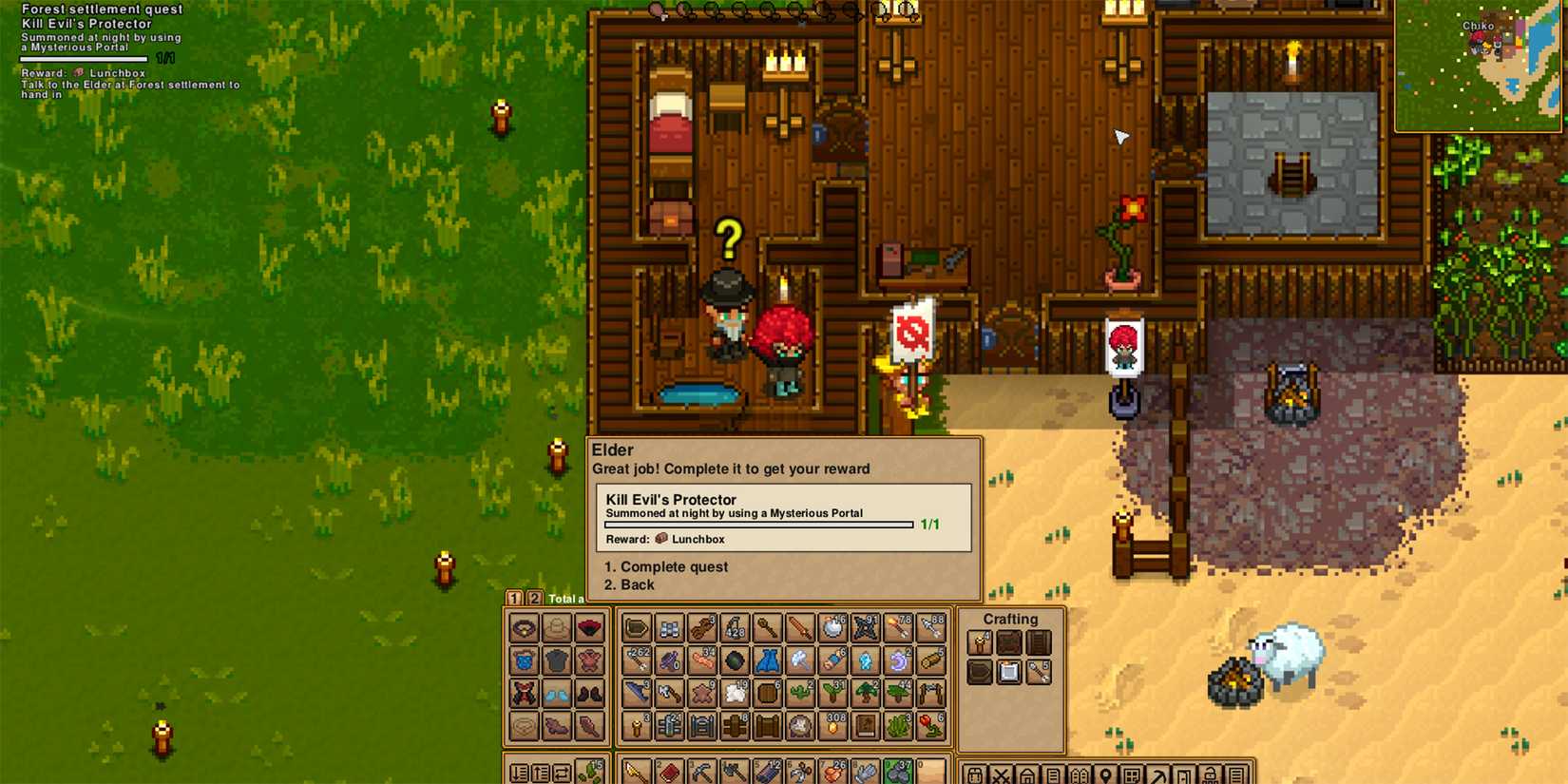This screenshot has width=1568, height=784.
Task: Toggle the sort-down arrow above the hotbar
Action: [518, 773]
